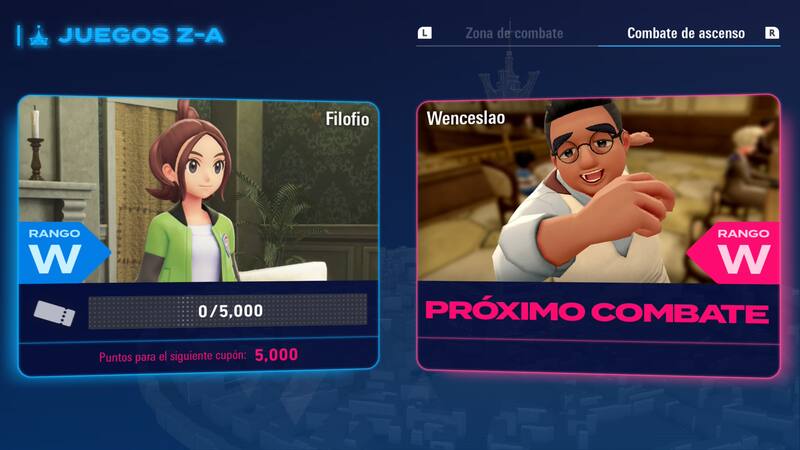Switch to the Zona de combate tab
The image size is (800, 450).
pos(514,33)
